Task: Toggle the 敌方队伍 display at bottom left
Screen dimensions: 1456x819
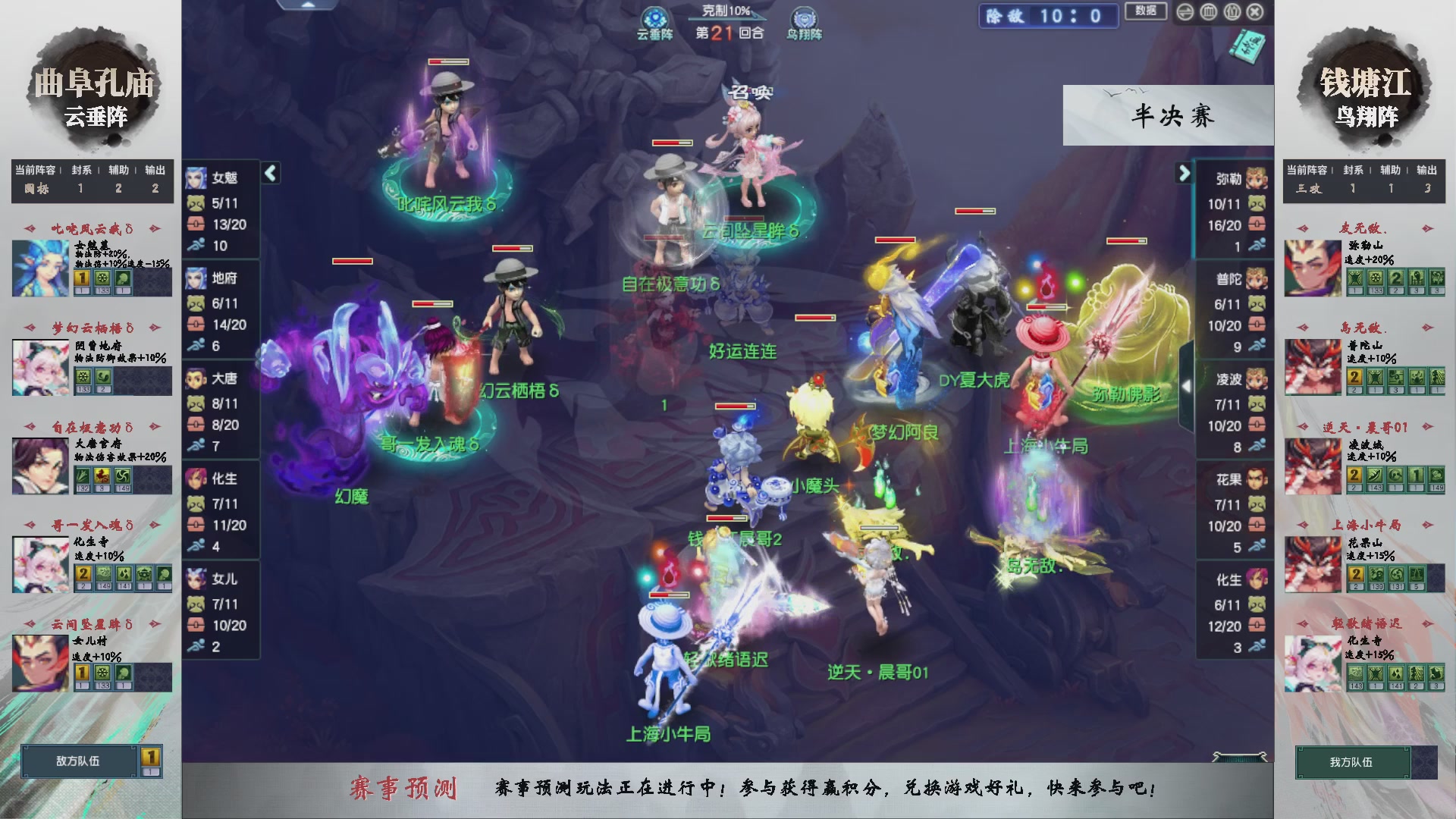Action: click(x=78, y=762)
